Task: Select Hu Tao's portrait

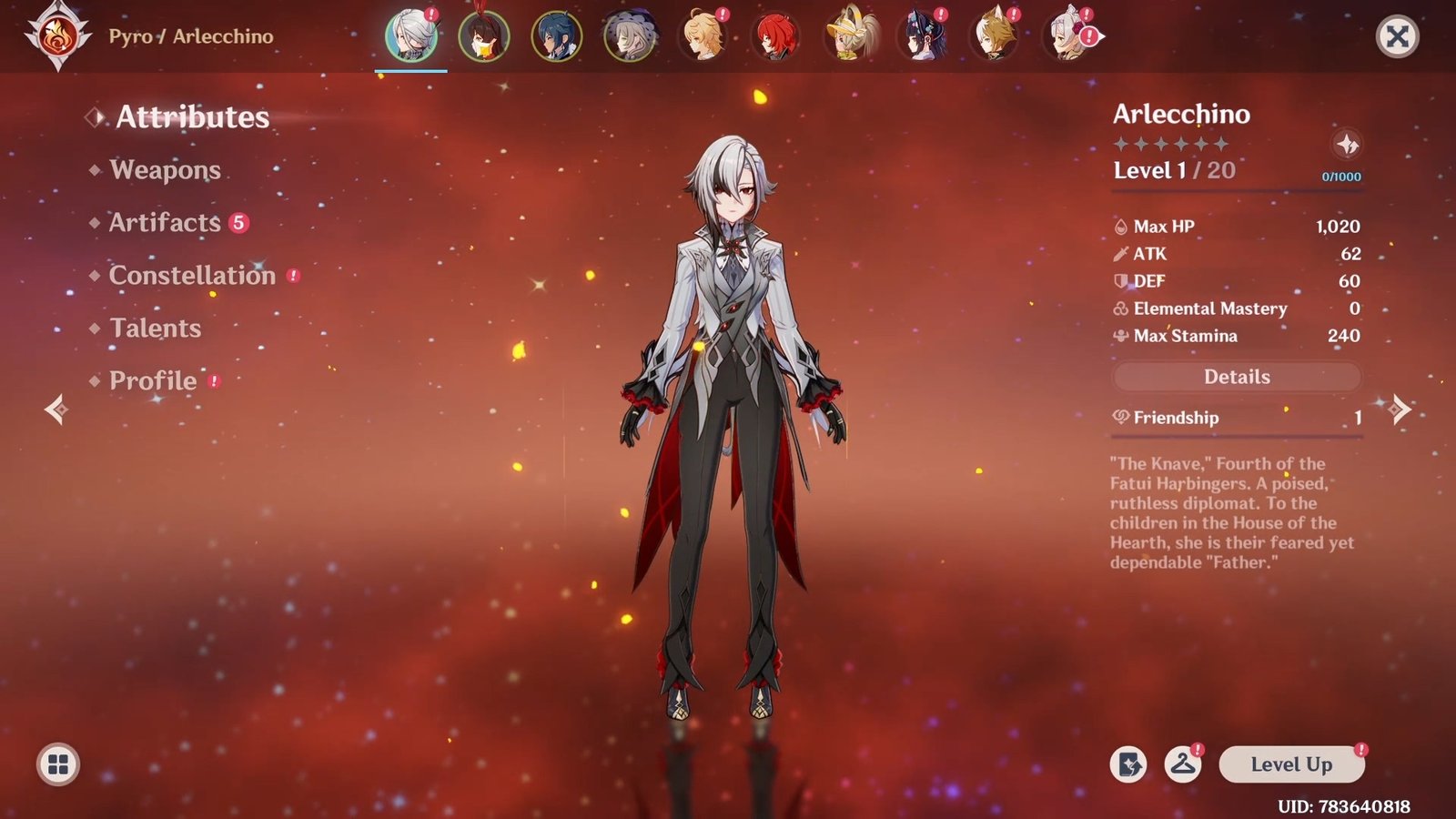Action: 484,36
